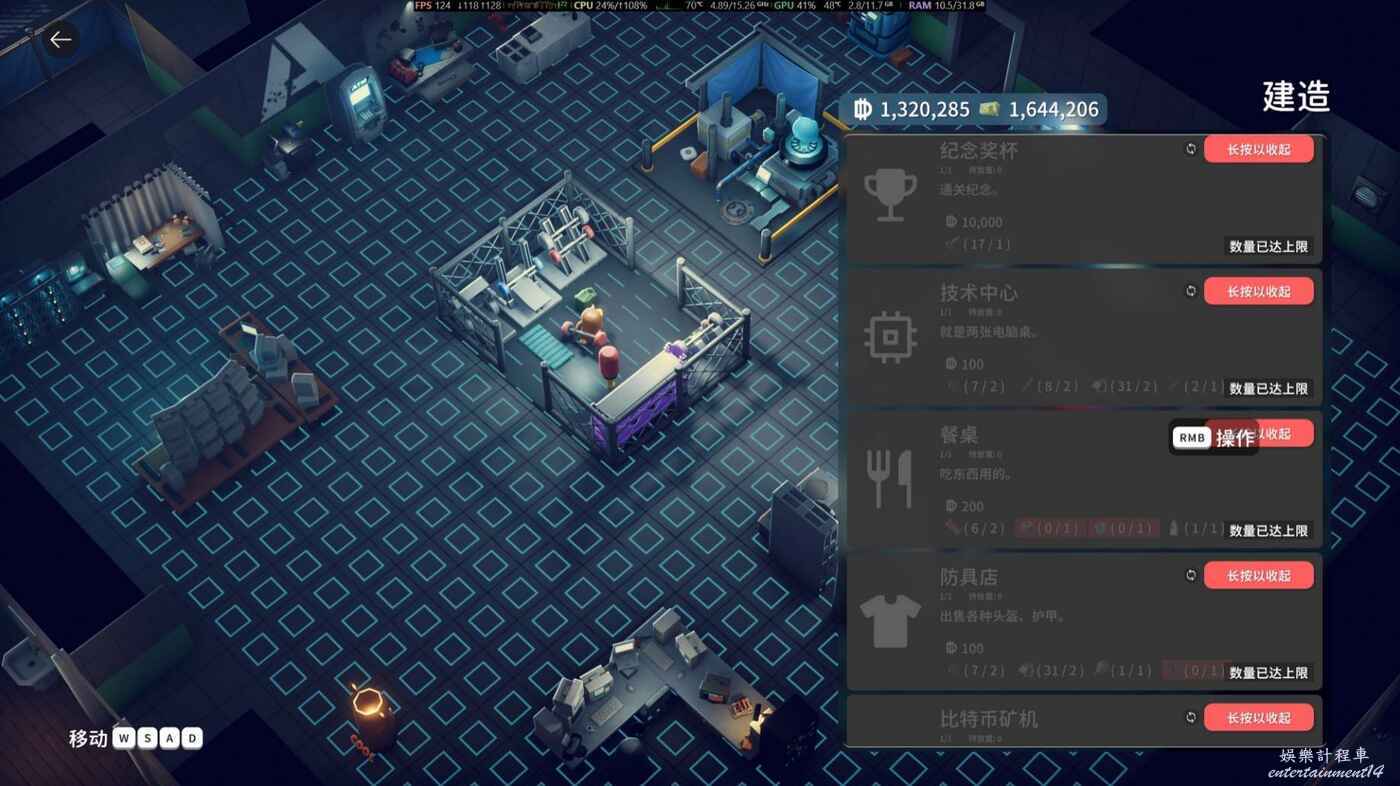Image resolution: width=1400 pixels, height=786 pixels.
Task: Choose the 纪念奖杯 trophy icon
Action: point(885,196)
